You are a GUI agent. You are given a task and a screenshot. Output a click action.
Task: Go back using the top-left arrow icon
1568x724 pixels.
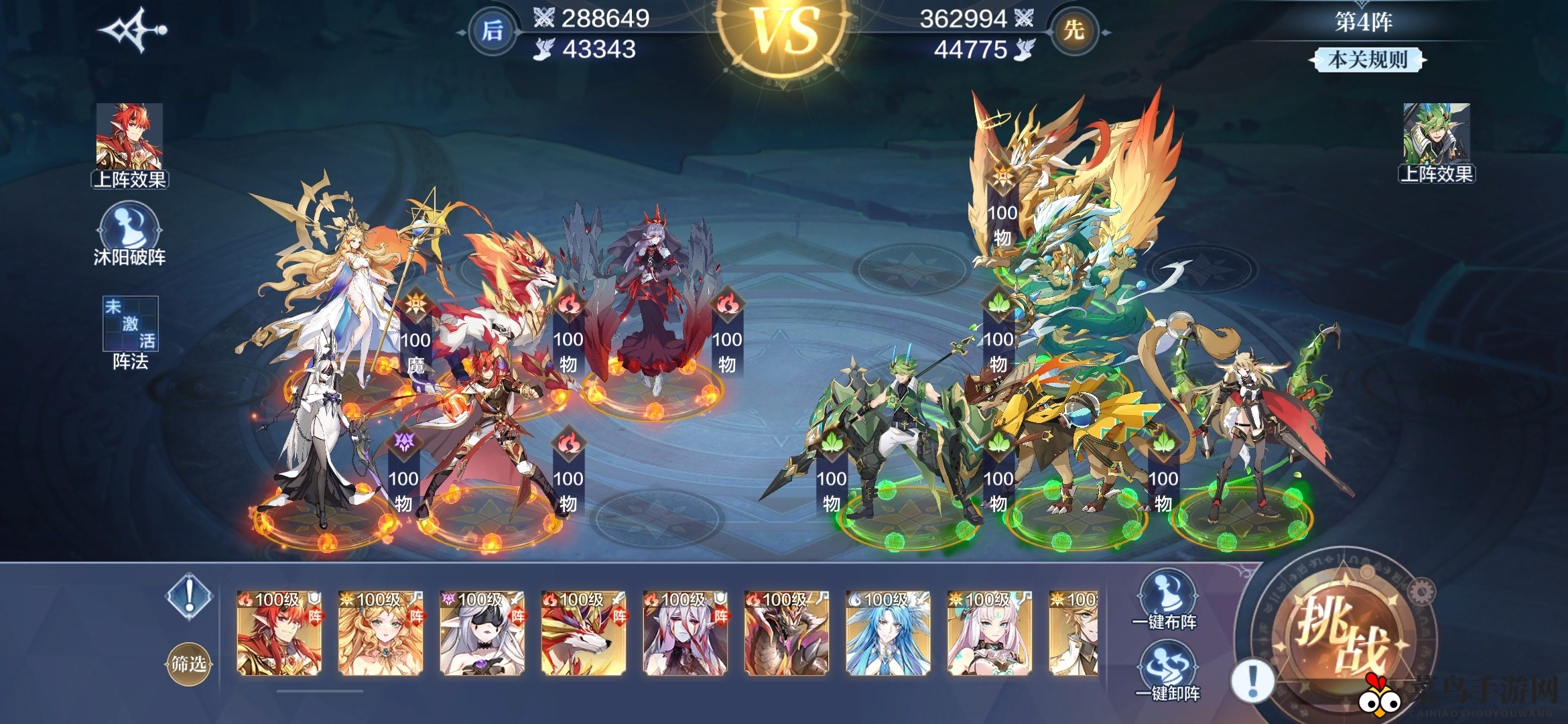tap(132, 30)
